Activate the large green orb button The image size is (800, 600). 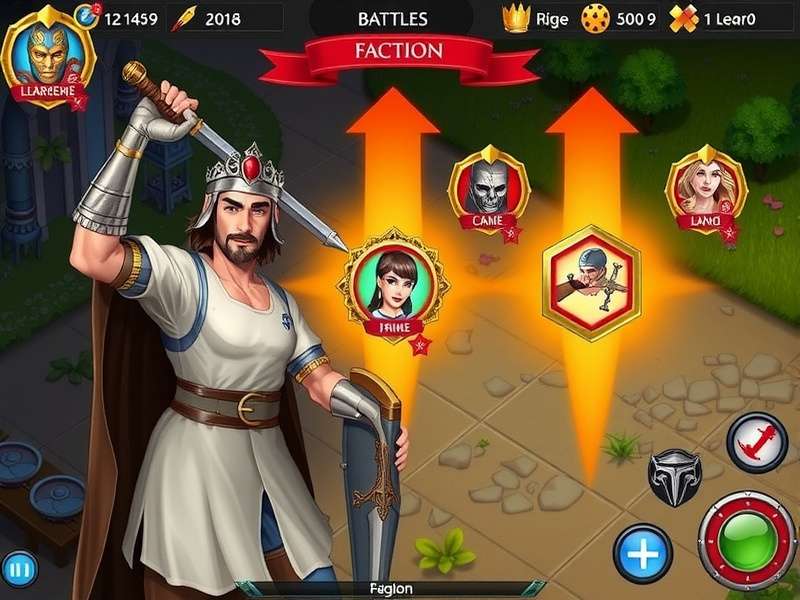746,540
